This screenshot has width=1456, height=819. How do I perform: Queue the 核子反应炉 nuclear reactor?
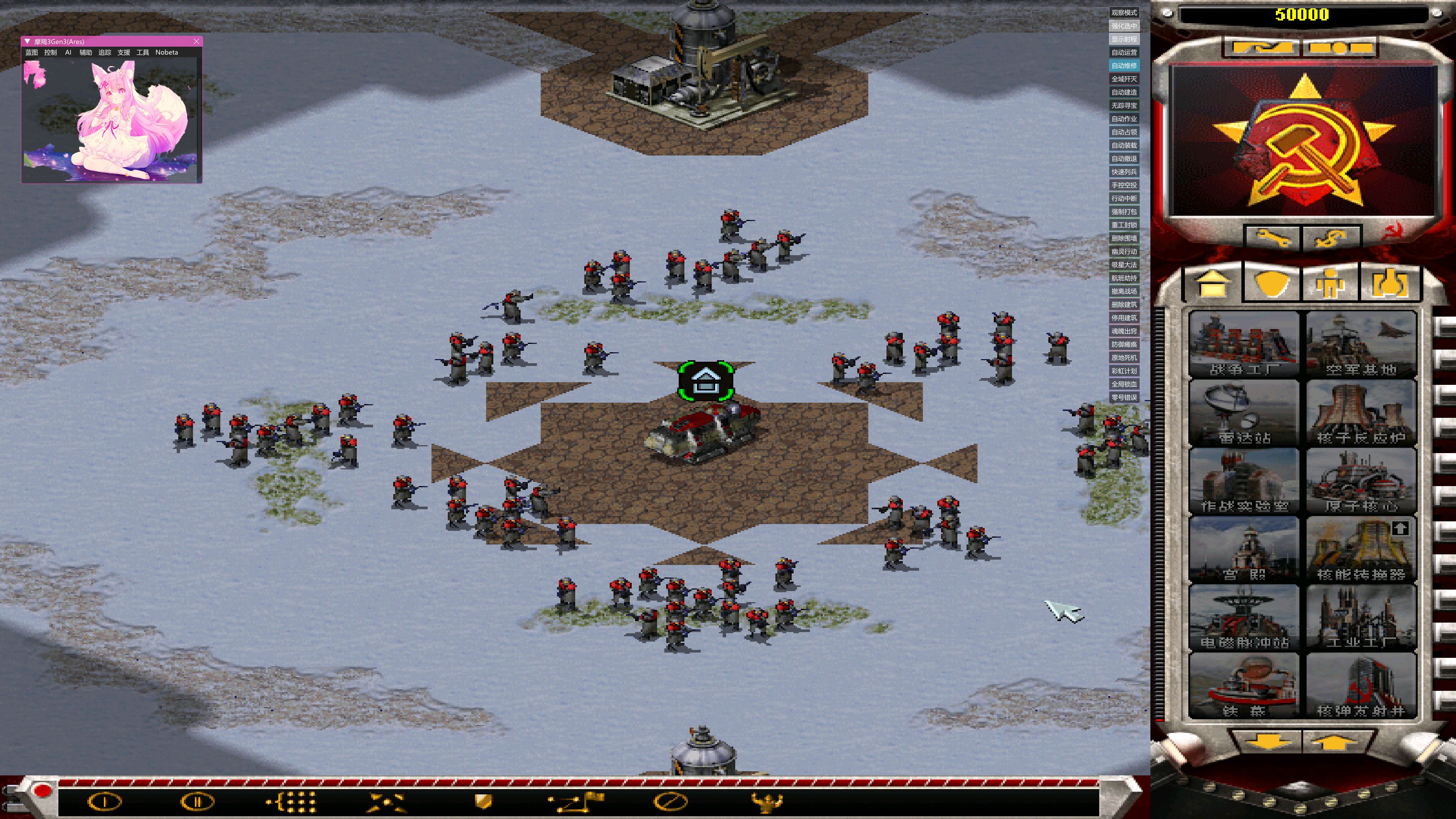pyautogui.click(x=1360, y=413)
